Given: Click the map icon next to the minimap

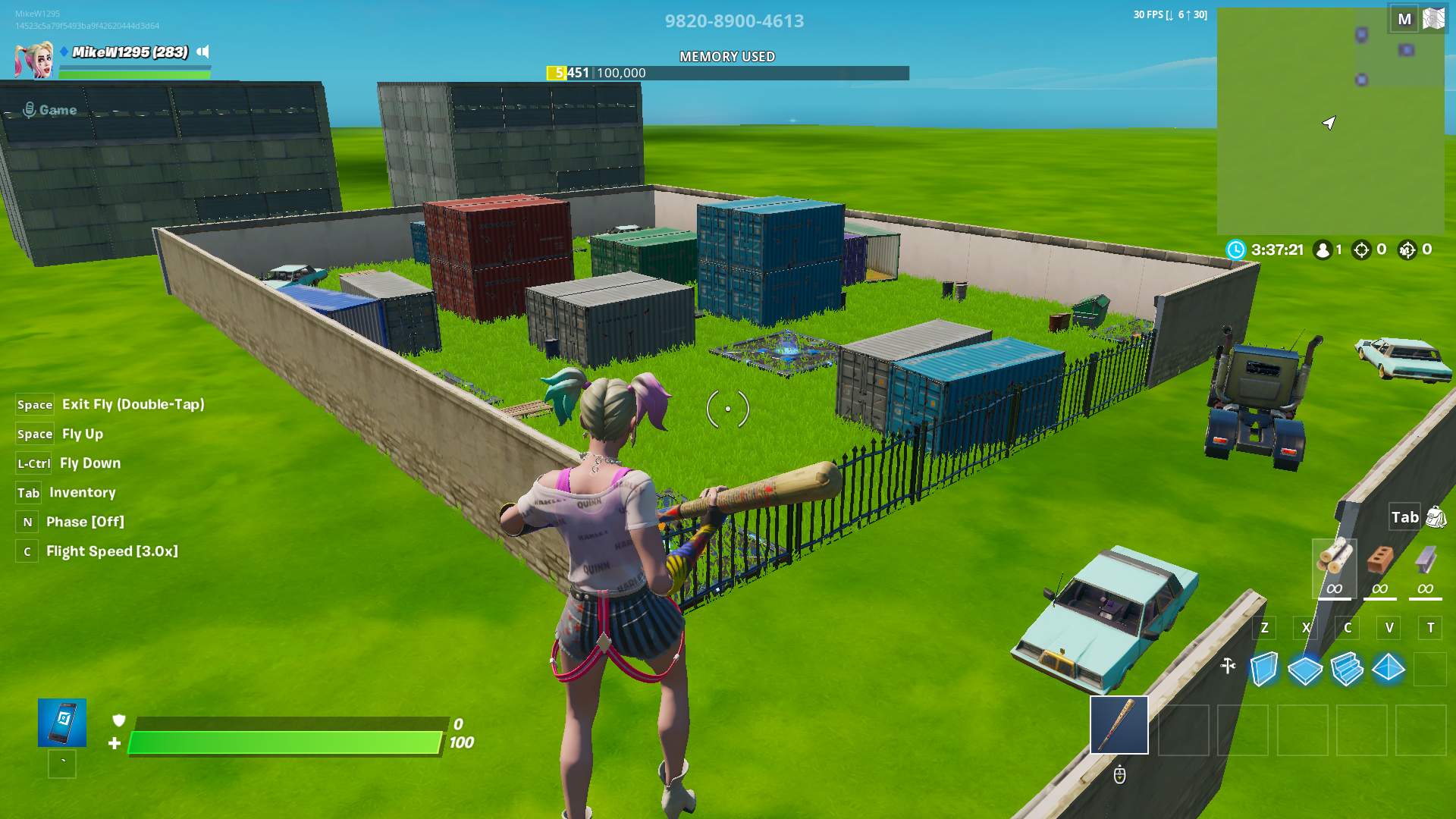Looking at the screenshot, I should pos(1434,17).
